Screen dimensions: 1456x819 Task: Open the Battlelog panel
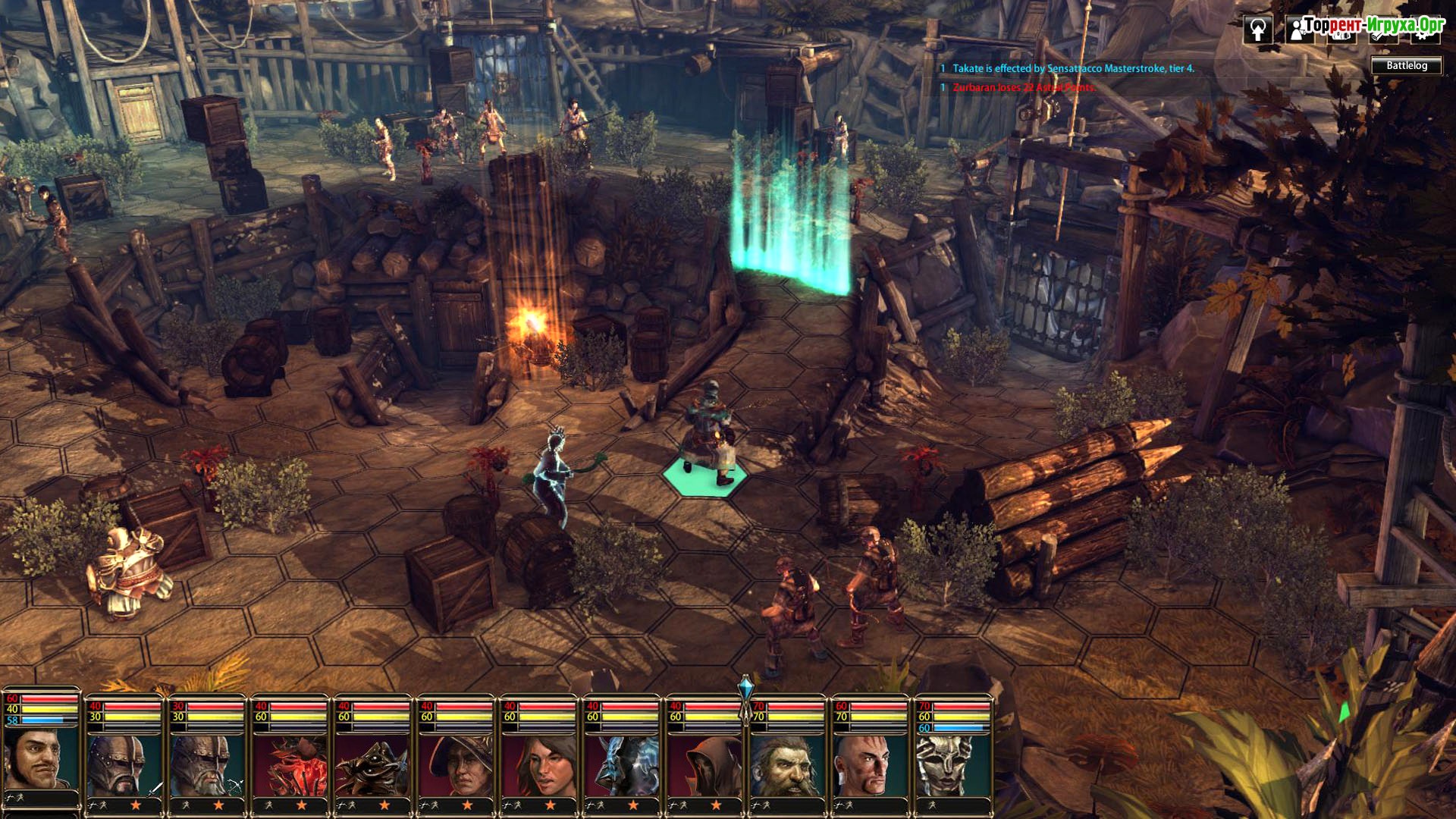pos(1406,66)
